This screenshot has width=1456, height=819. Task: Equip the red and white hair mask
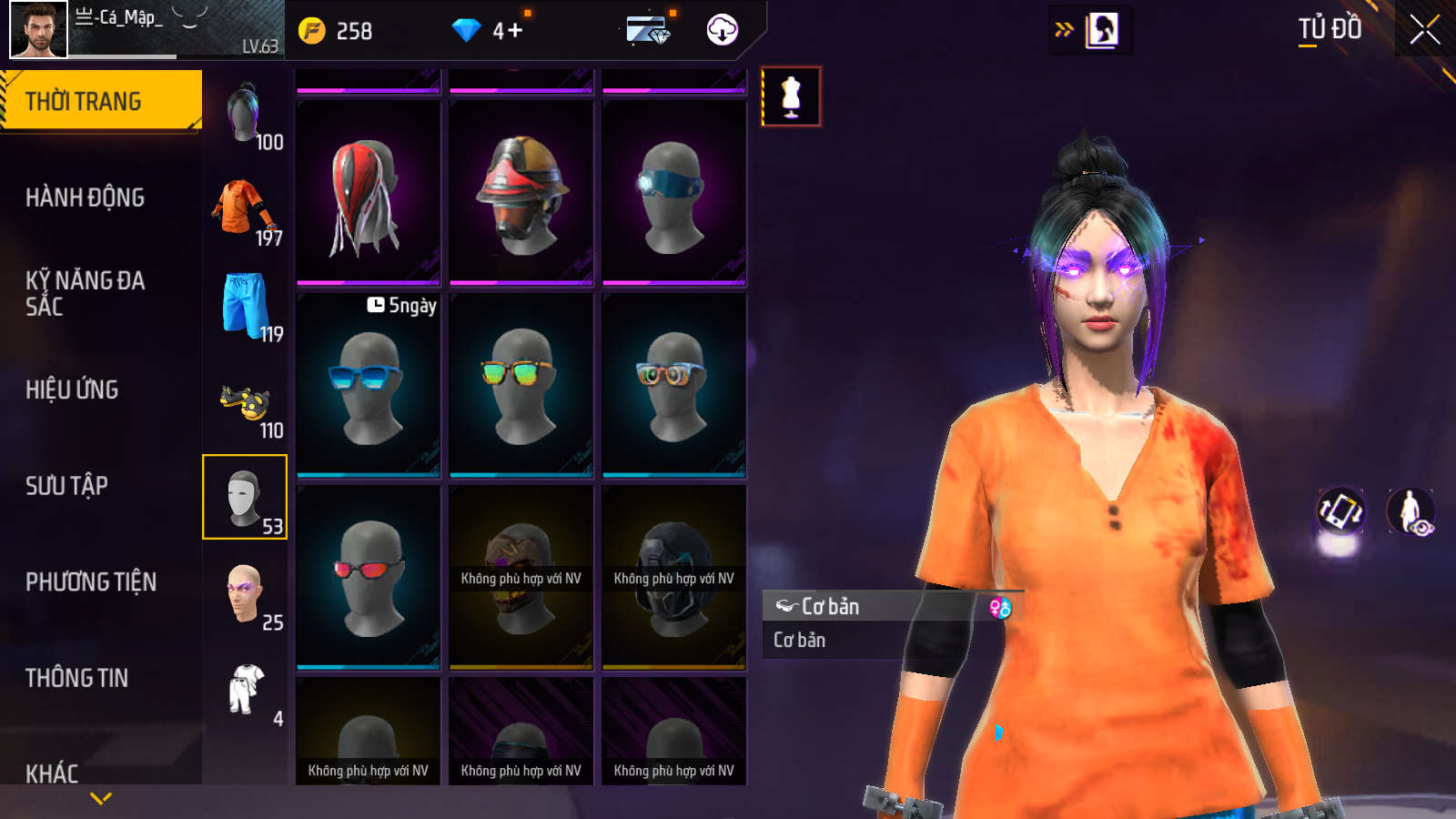369,193
